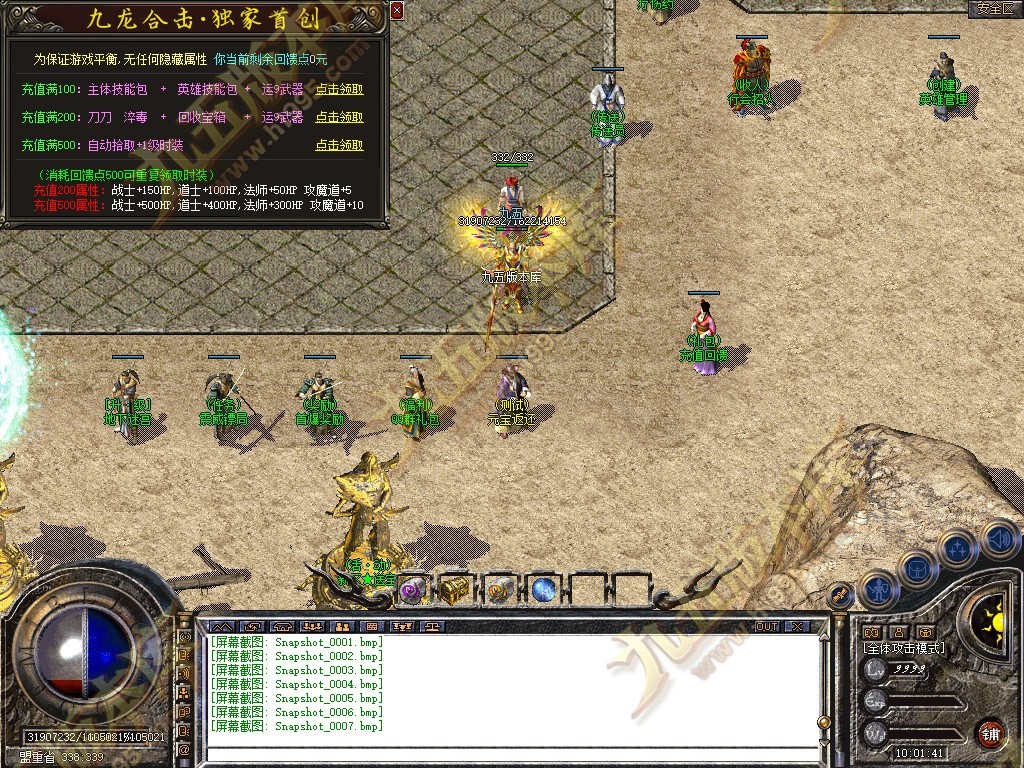This screenshot has height=768, width=1024.
Task: Claim the 充值满100 reward via 点击领取
Action: pyautogui.click(x=339, y=89)
